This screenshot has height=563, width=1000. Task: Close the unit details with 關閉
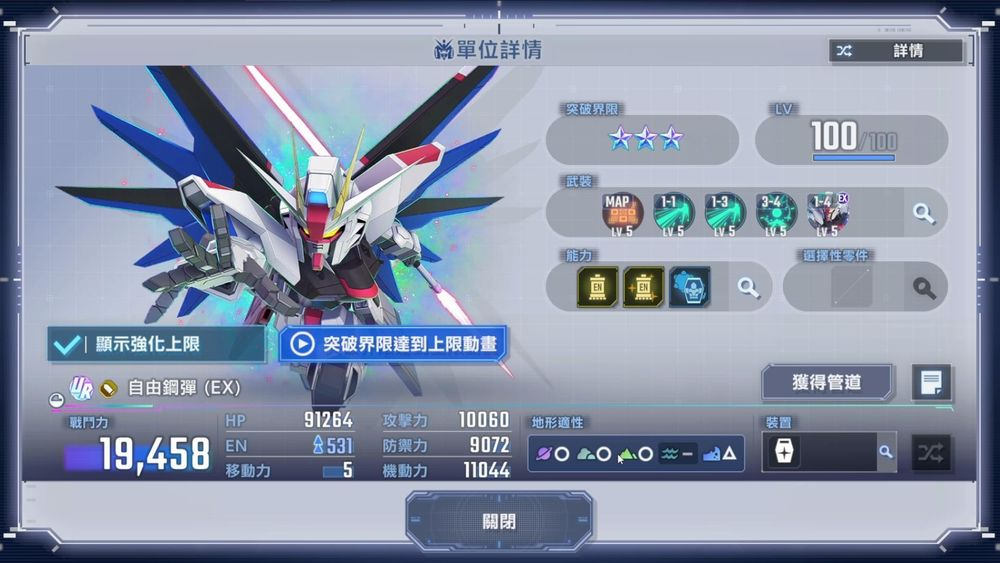click(x=498, y=521)
